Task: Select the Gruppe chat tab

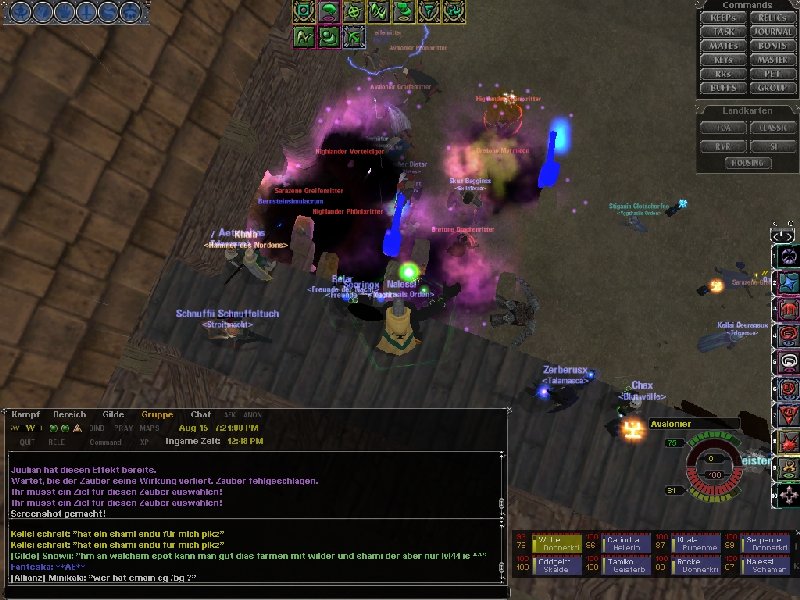Action: tap(158, 414)
